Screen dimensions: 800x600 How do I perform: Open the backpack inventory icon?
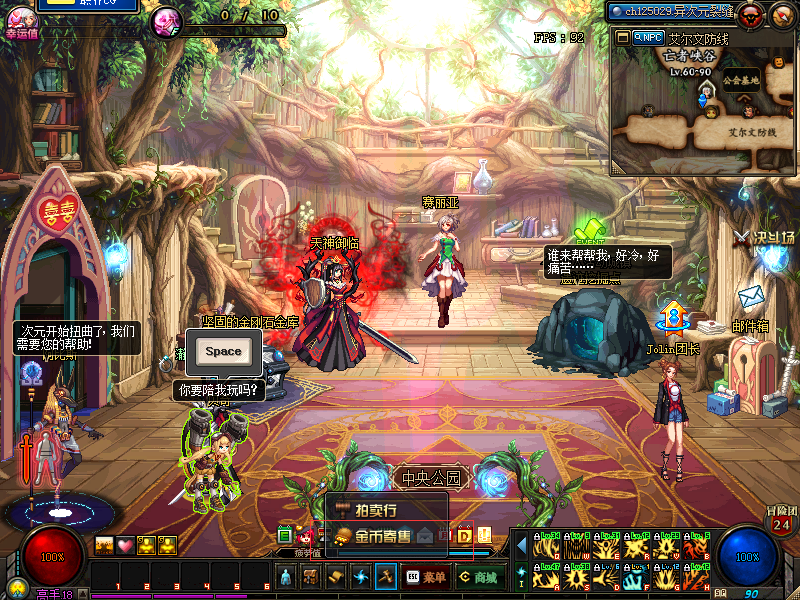click(311, 577)
